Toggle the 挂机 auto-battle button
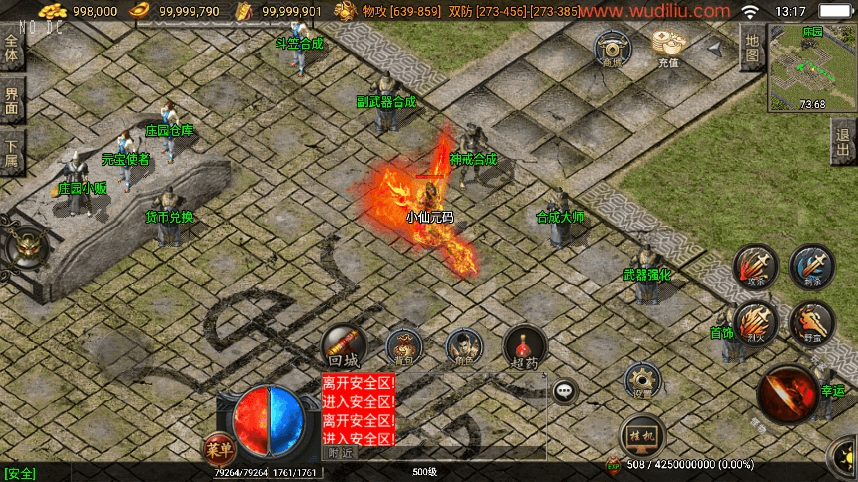 click(642, 435)
